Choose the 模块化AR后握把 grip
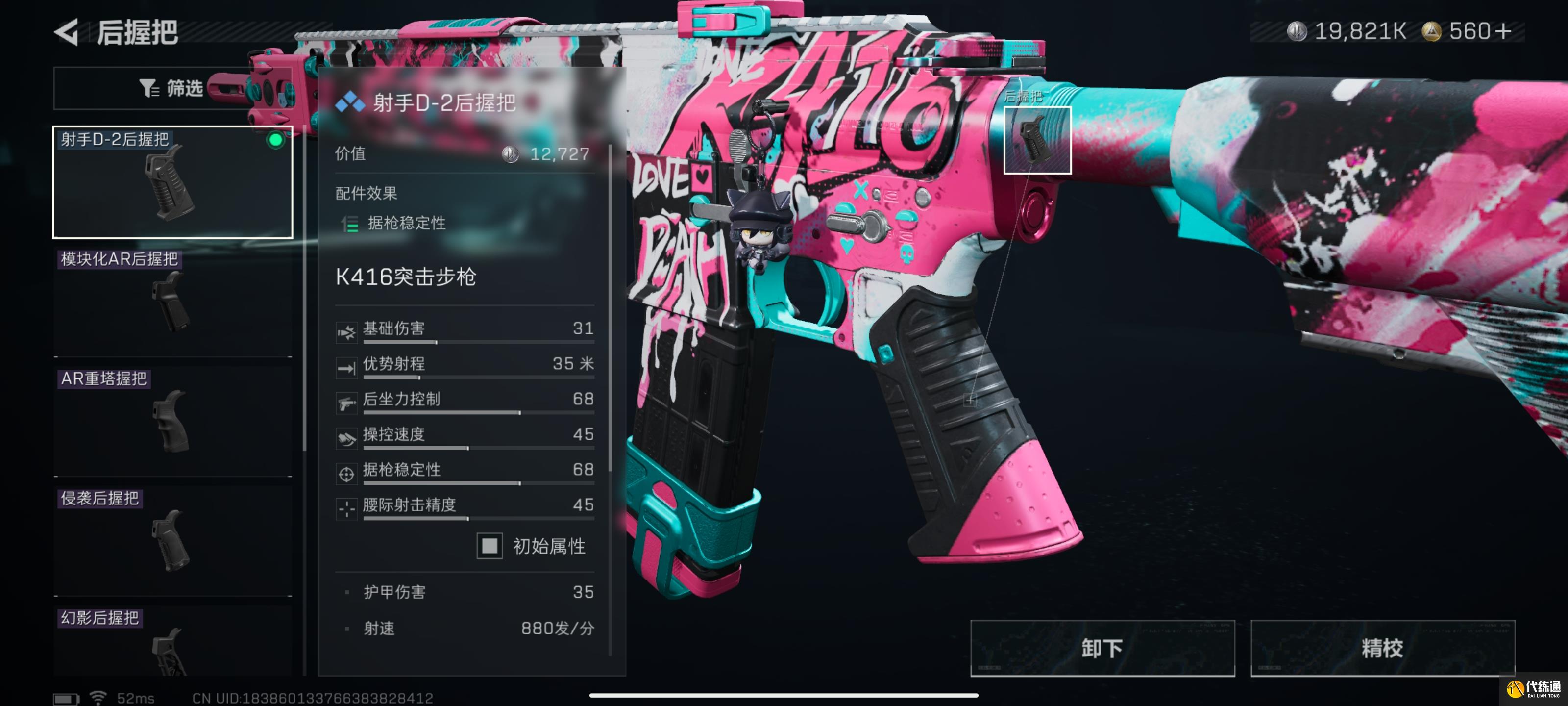1568x706 pixels. tap(173, 302)
